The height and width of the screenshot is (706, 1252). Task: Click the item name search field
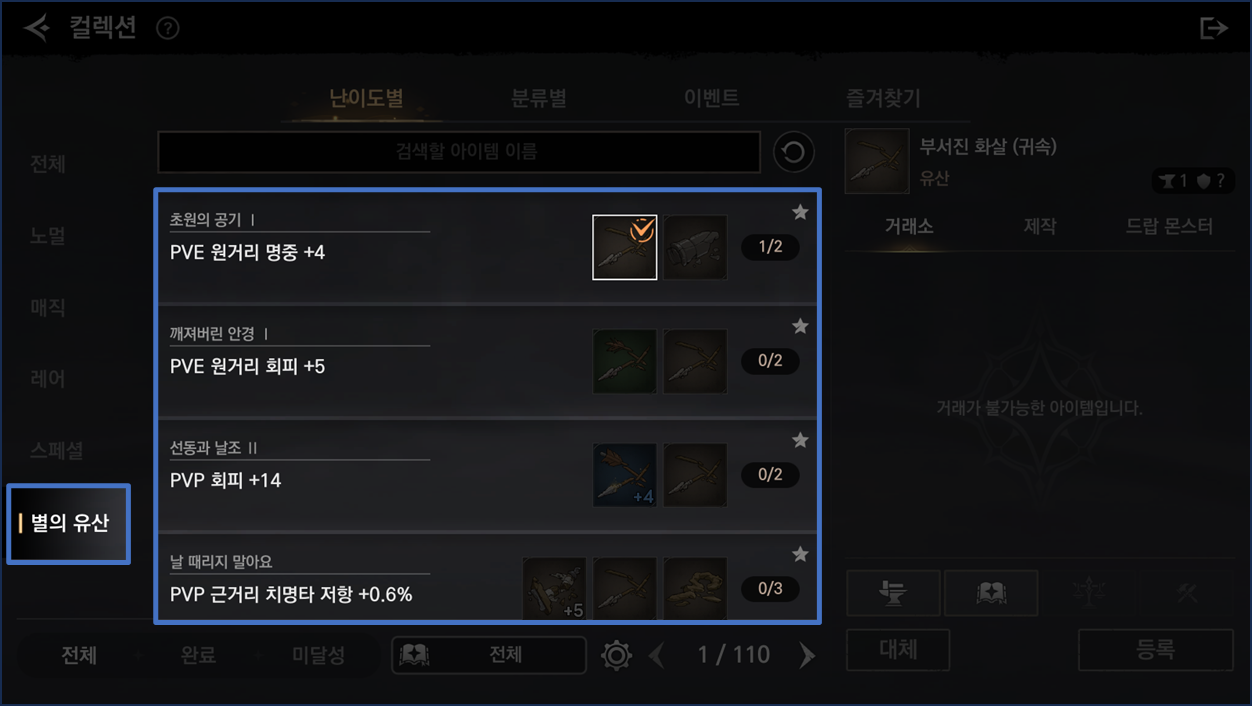pos(459,152)
